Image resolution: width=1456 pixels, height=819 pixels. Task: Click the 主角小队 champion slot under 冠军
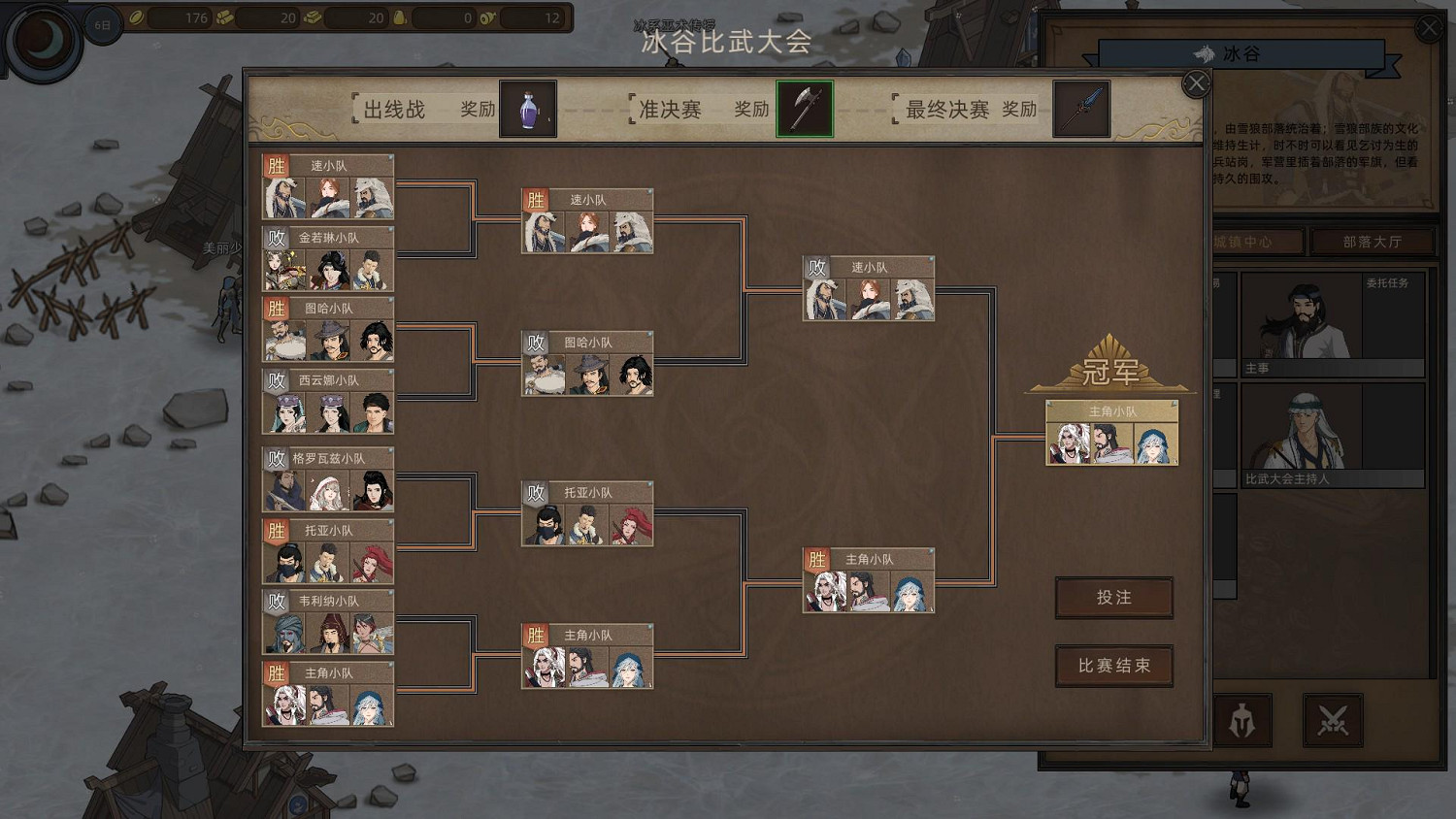point(1110,433)
